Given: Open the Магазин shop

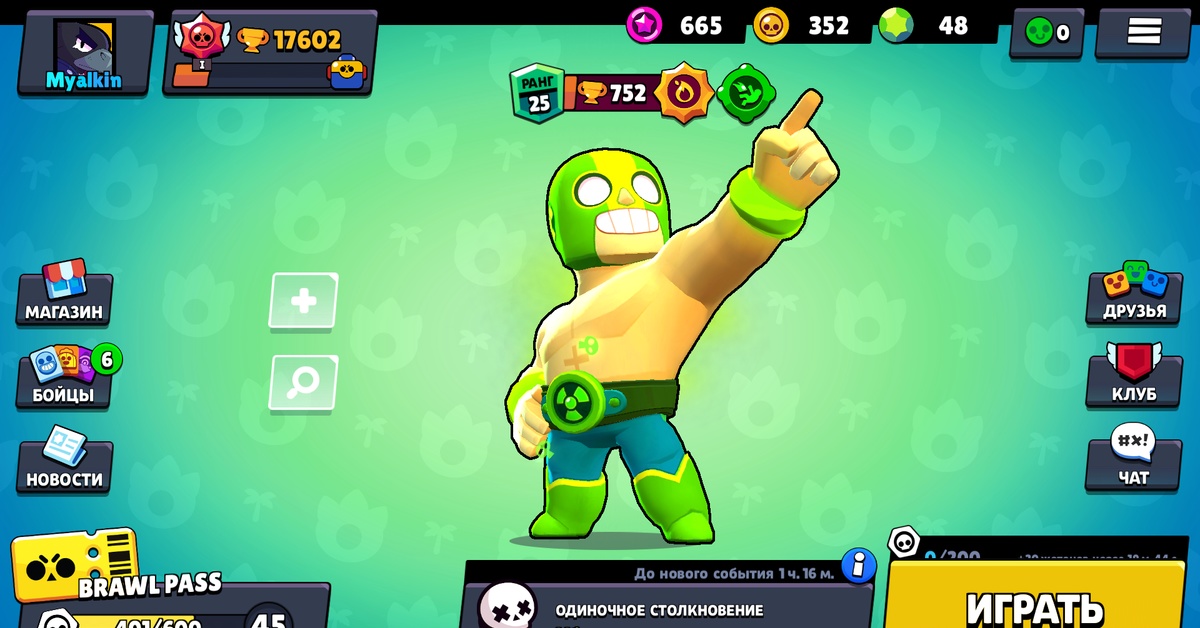Looking at the screenshot, I should pos(64,295).
